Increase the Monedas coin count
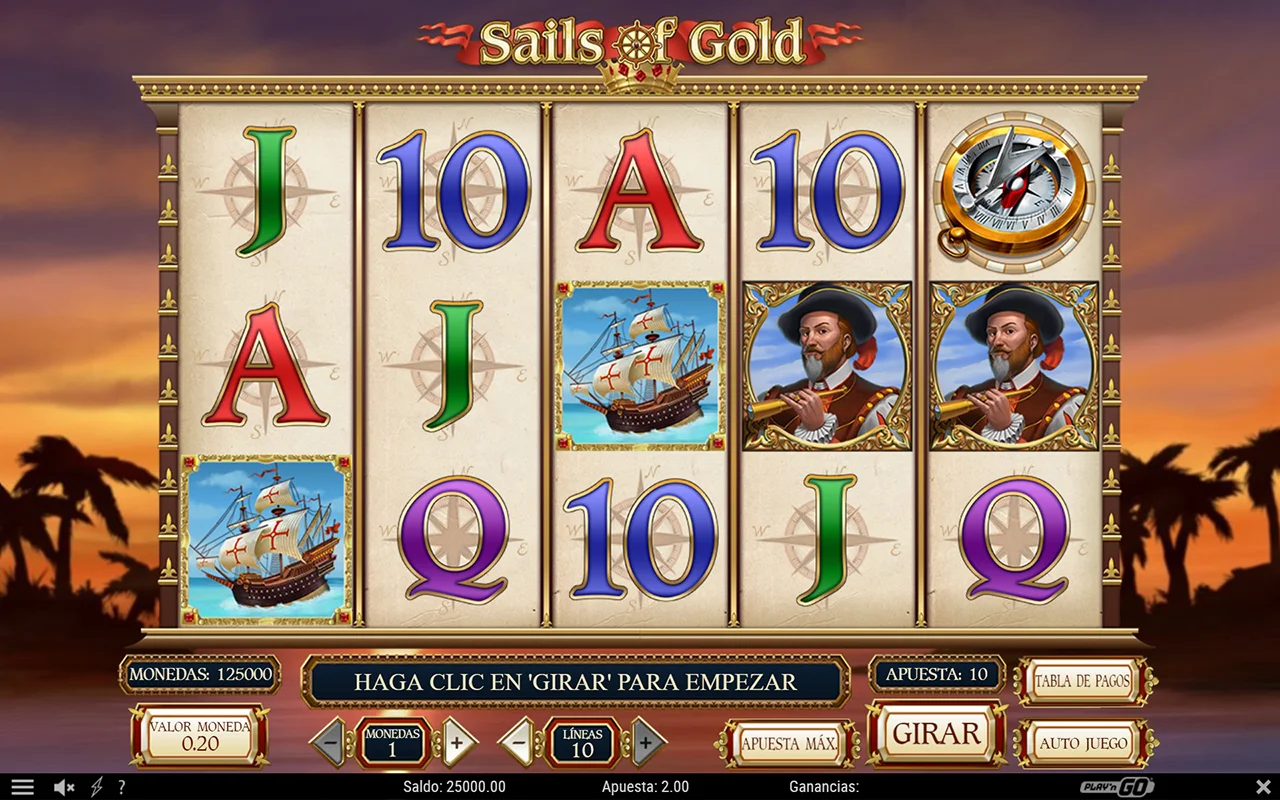 458,742
